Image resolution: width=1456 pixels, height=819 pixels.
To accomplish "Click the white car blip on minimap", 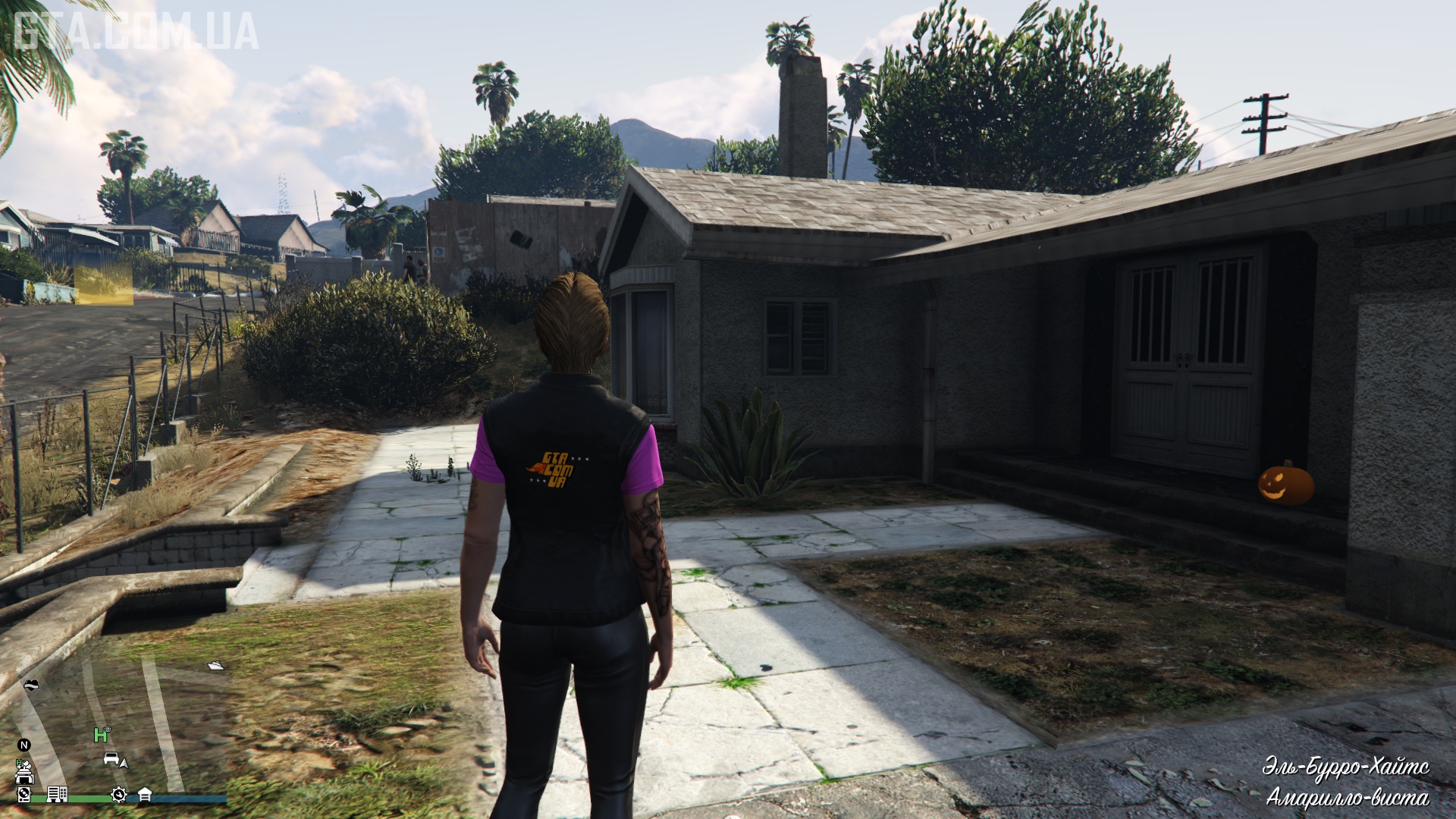I will (x=111, y=758).
